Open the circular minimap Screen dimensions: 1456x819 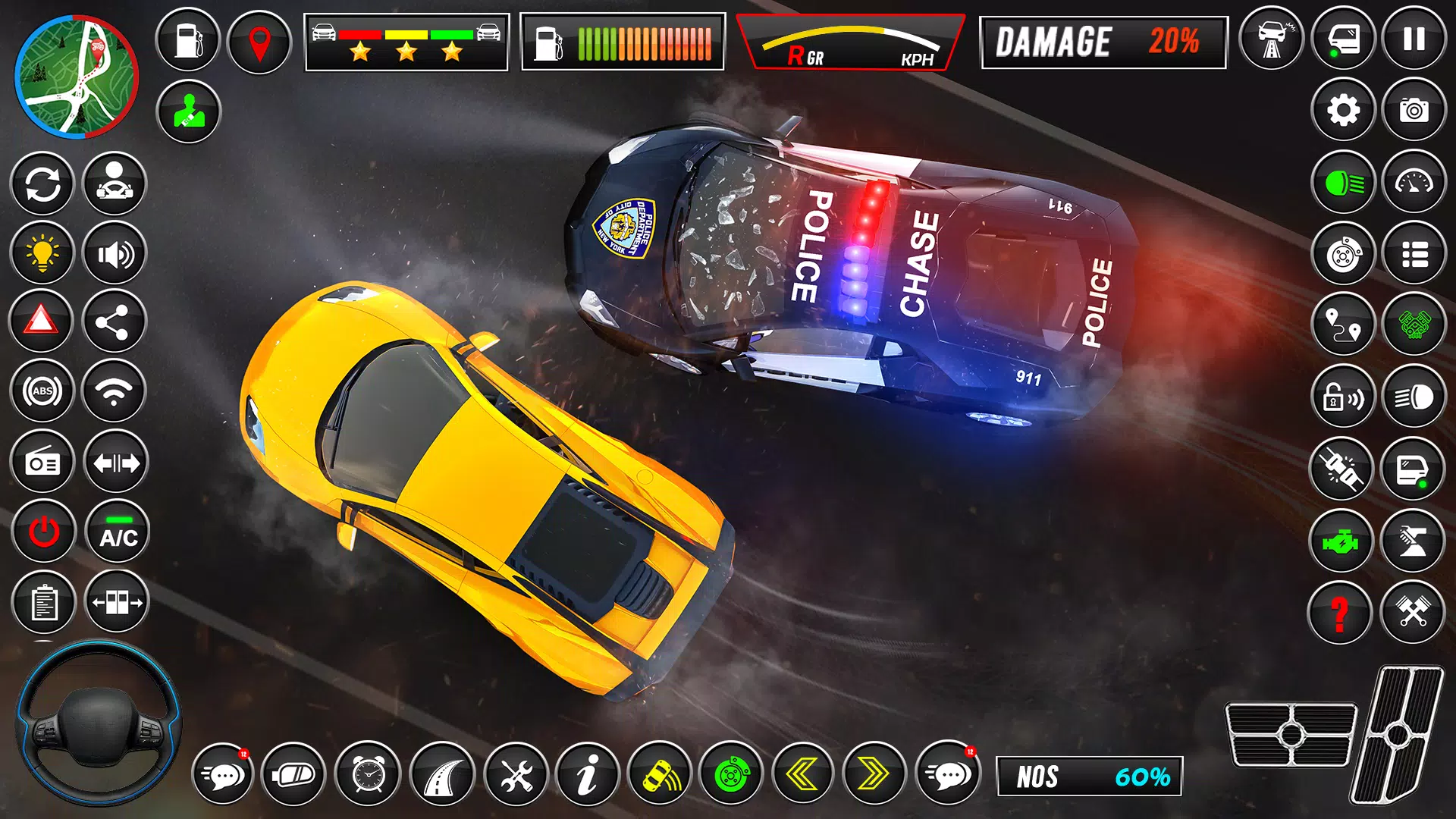click(x=77, y=78)
